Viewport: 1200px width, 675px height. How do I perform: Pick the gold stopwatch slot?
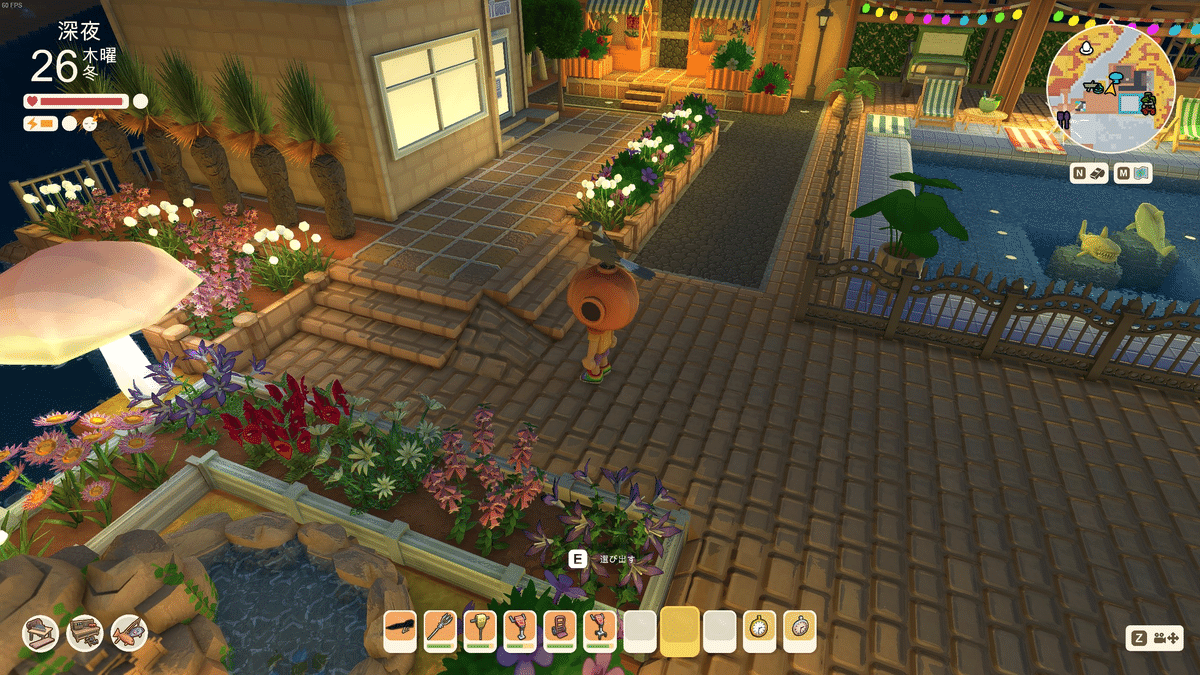tap(760, 629)
